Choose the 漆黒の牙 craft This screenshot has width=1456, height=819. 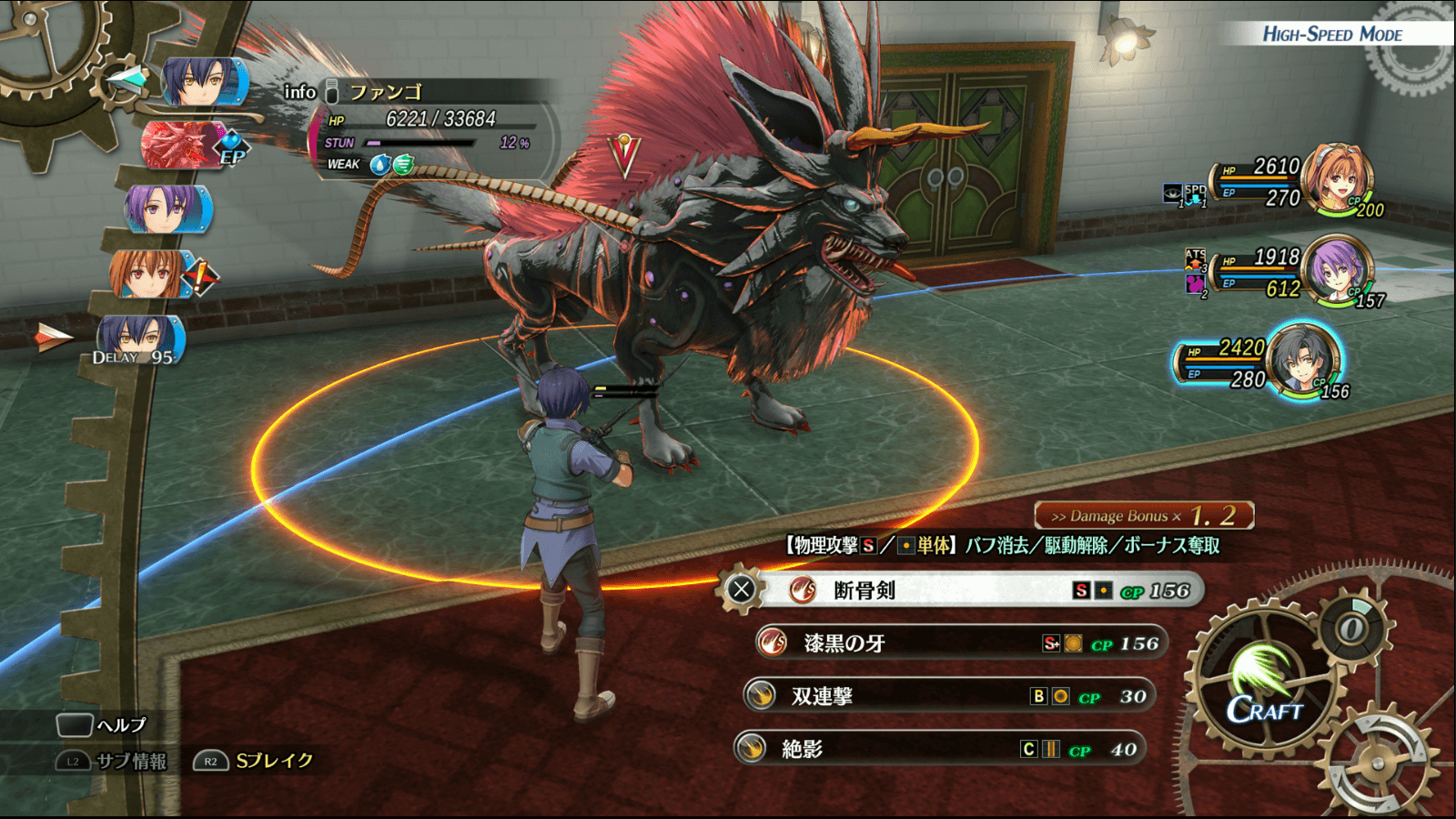tap(960, 643)
